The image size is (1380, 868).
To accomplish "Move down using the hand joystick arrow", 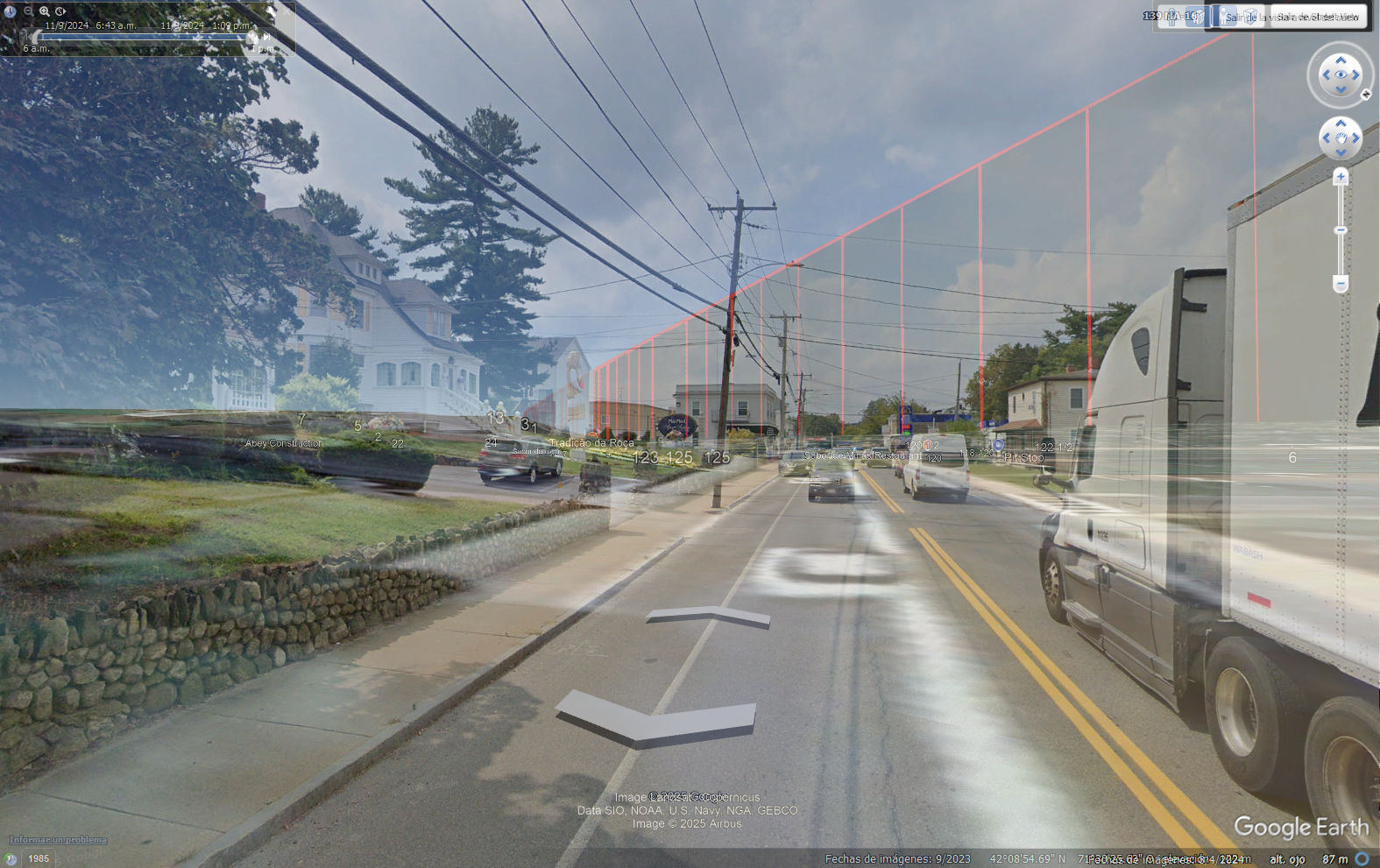I will [1341, 152].
